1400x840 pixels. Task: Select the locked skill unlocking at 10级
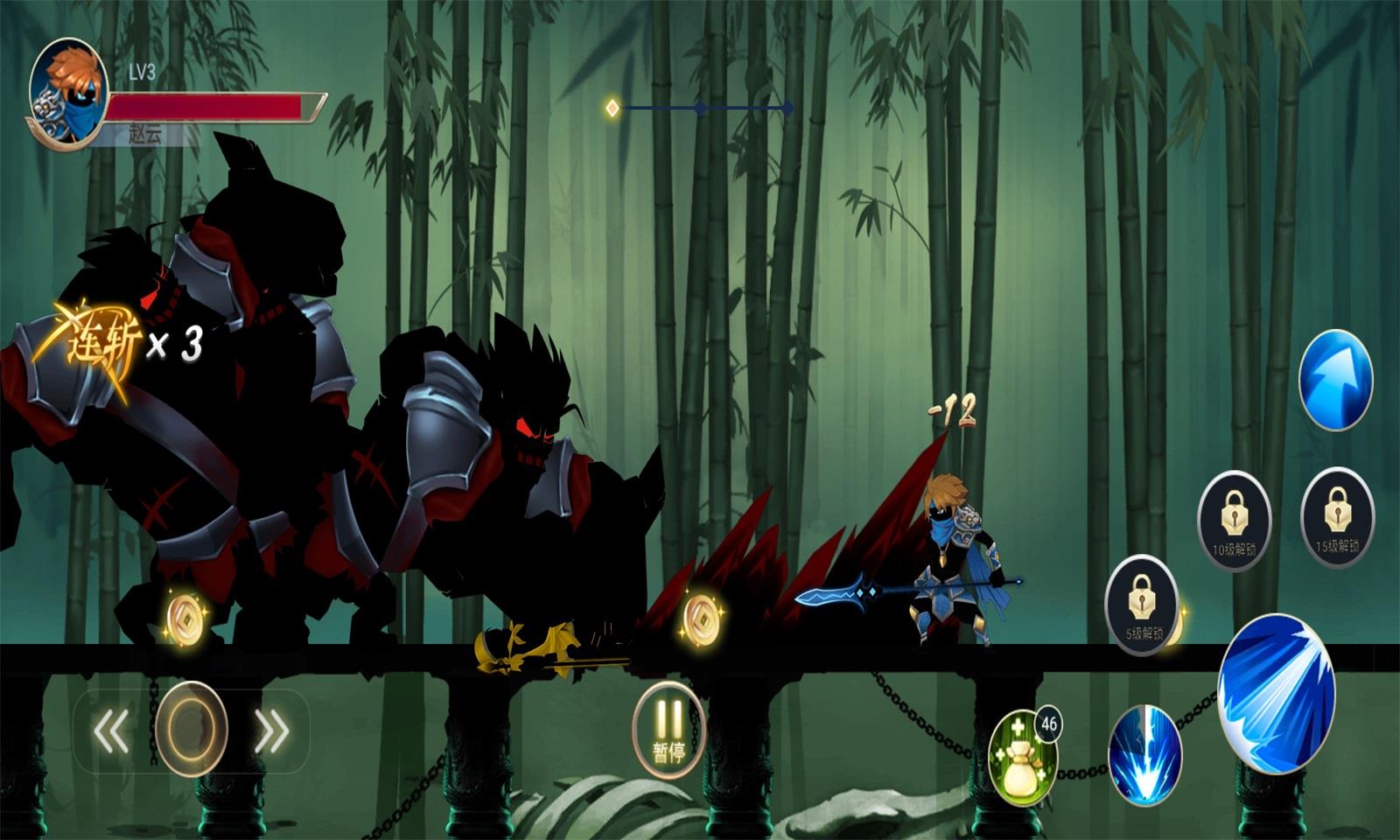[x=1234, y=521]
